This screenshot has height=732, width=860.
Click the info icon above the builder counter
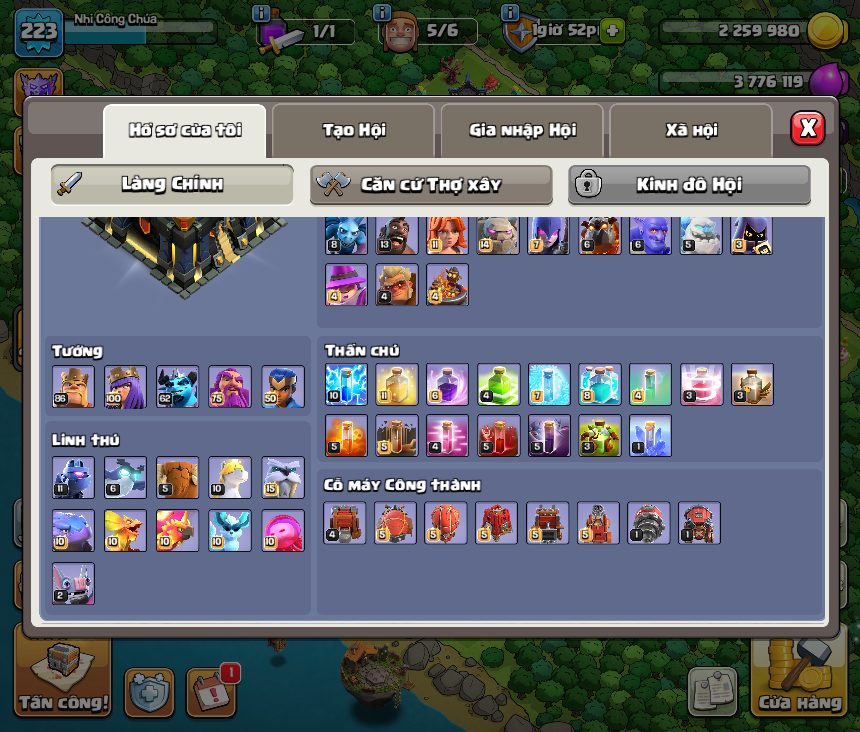click(382, 13)
